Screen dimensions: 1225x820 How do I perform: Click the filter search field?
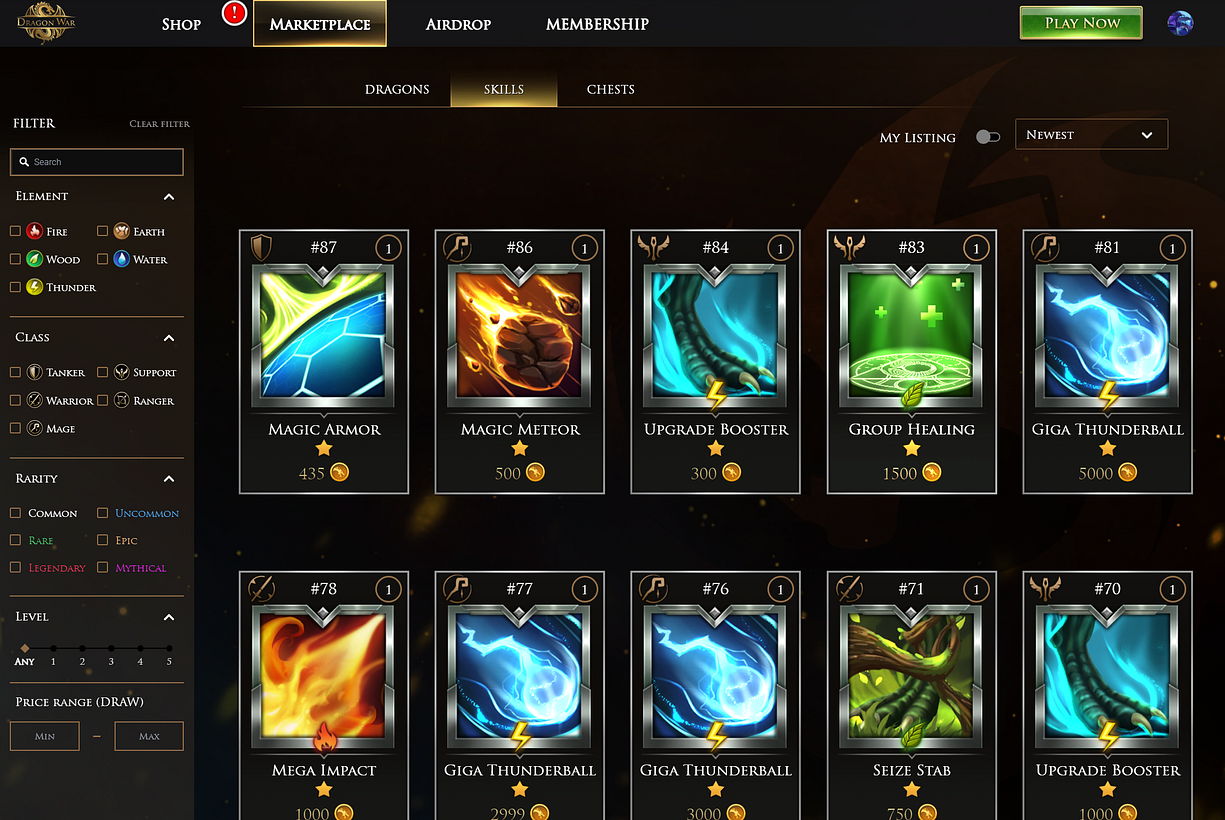click(x=97, y=162)
